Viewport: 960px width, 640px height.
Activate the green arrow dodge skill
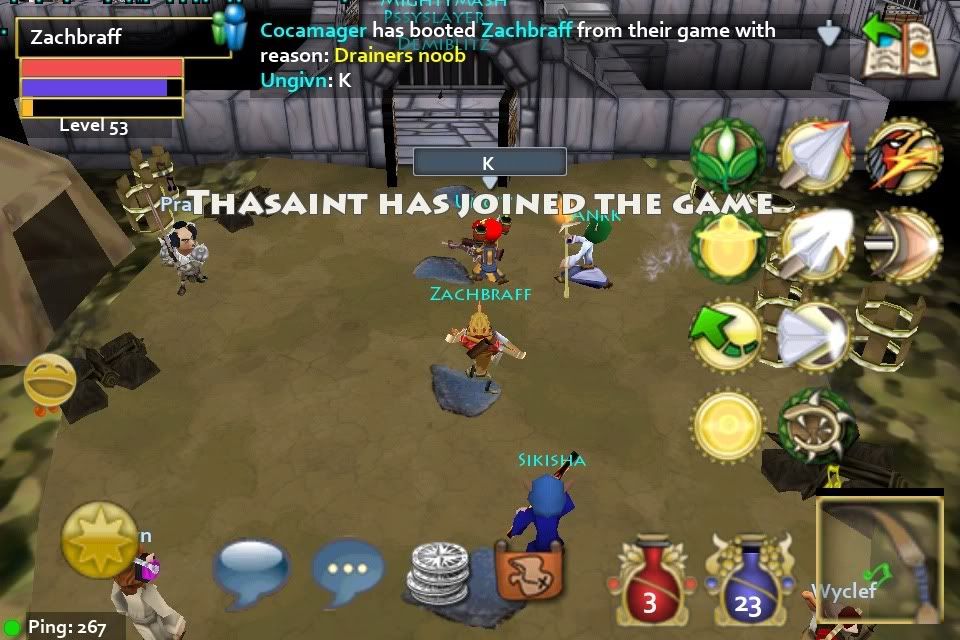[727, 335]
